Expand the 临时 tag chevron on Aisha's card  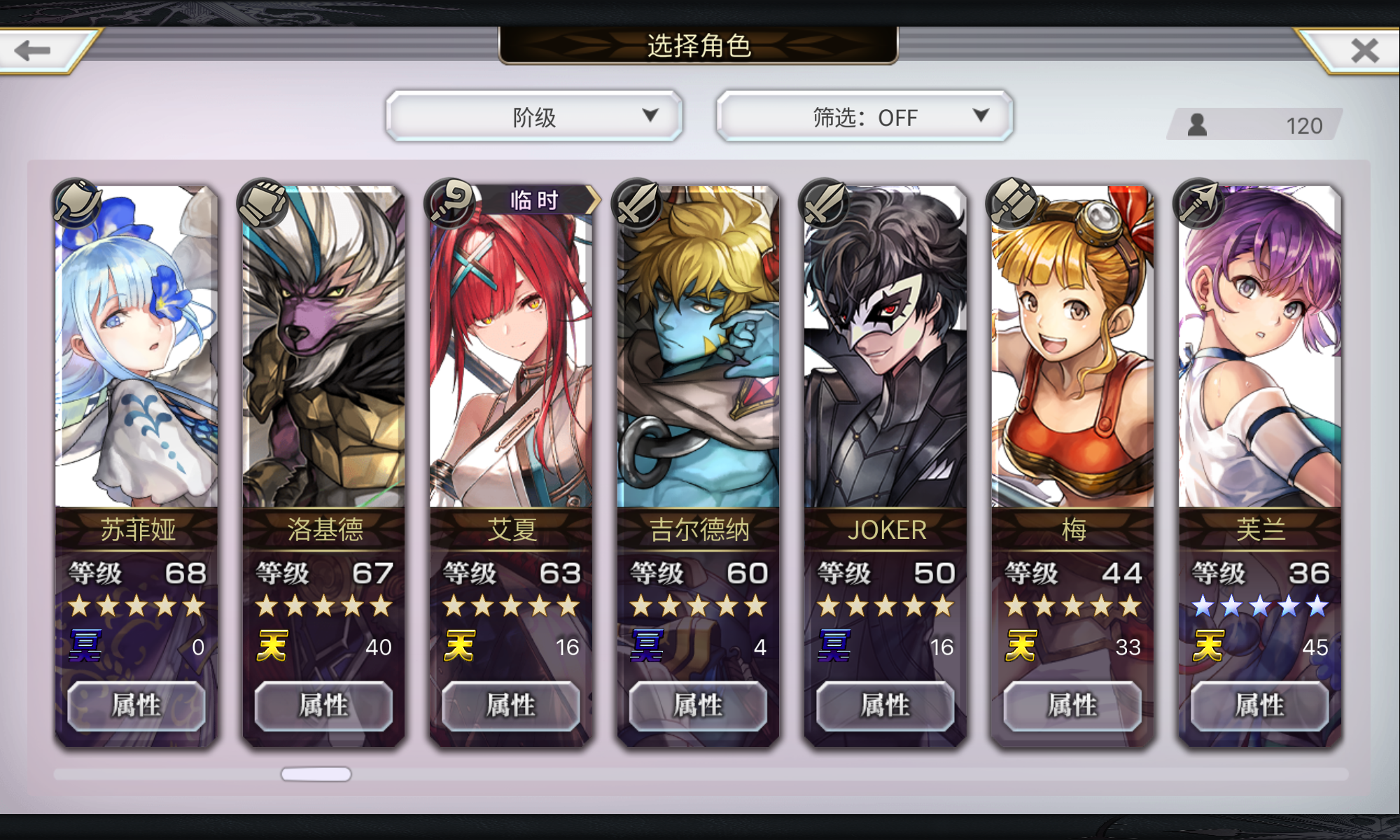pyautogui.click(x=594, y=199)
